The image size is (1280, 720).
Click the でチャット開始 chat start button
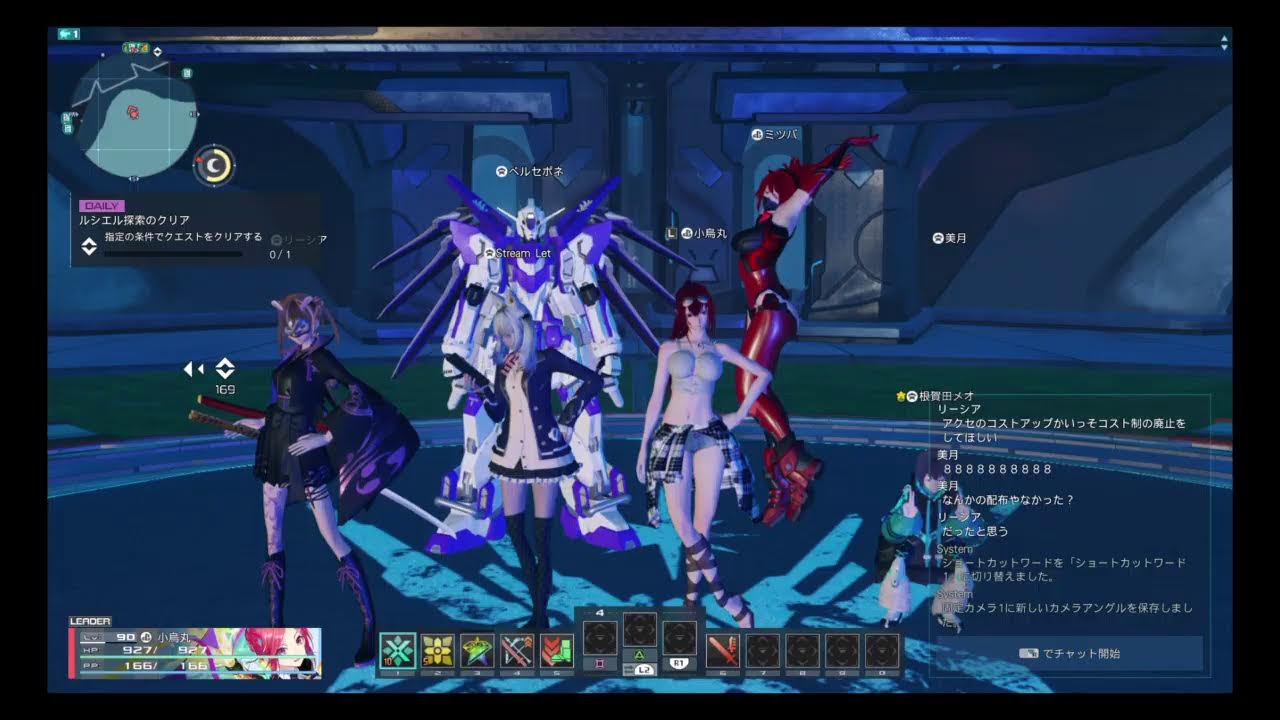pyautogui.click(x=1071, y=653)
